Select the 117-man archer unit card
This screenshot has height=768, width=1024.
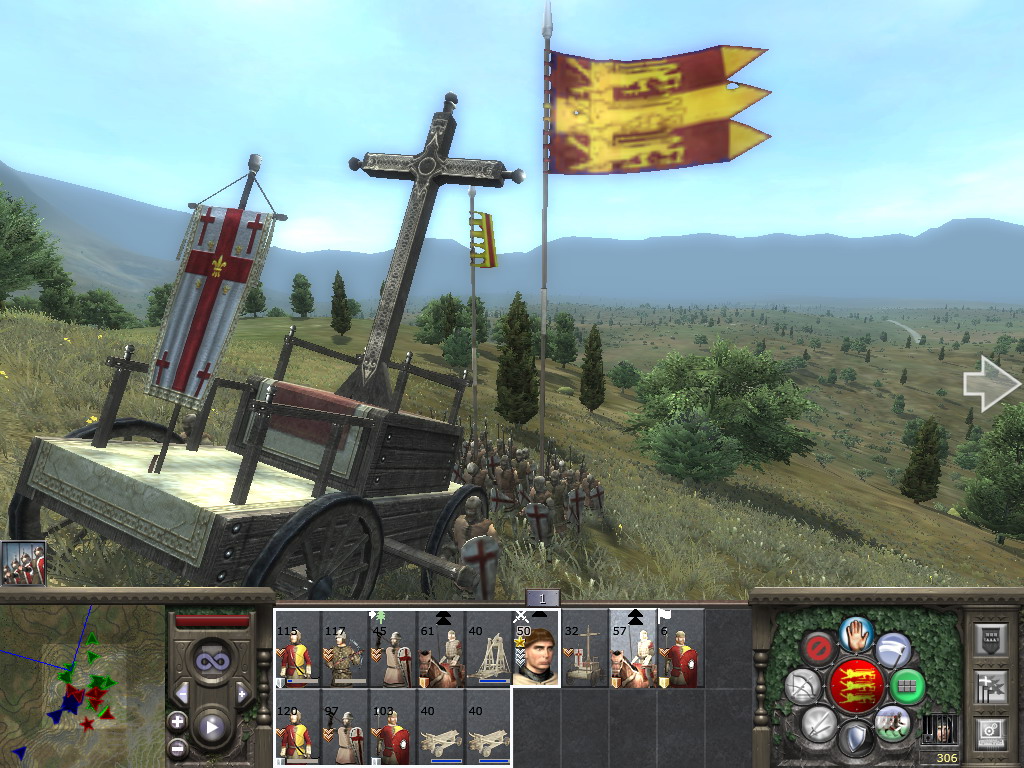(345, 648)
